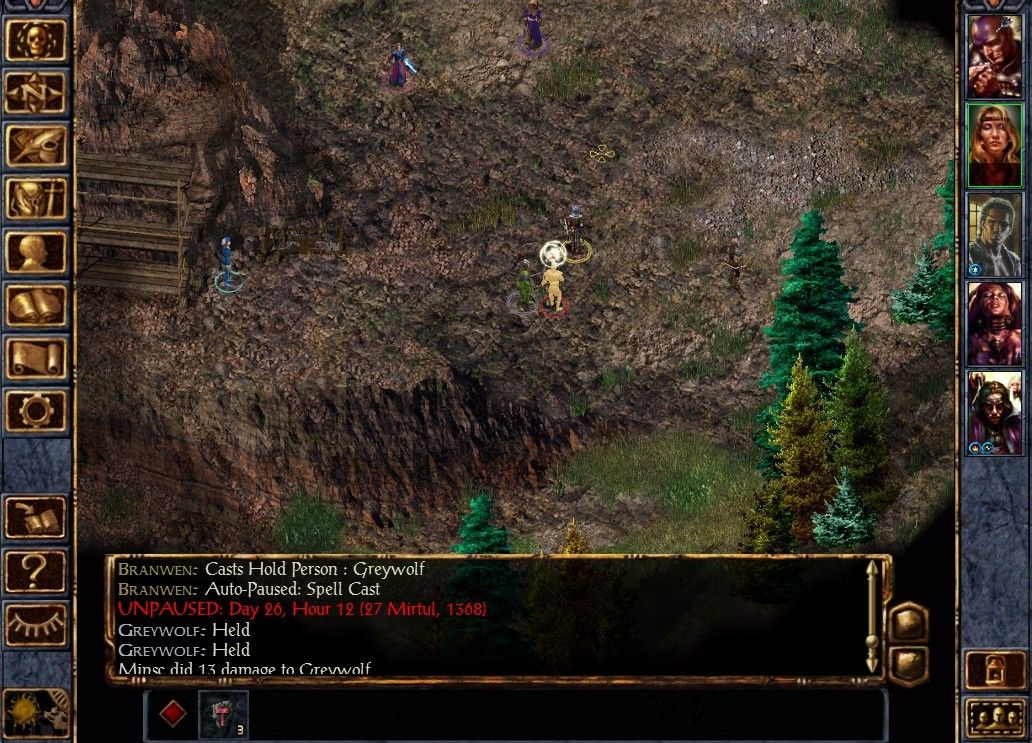Open help with the question mark button
Screen dimensions: 1032x743
pos(36,571)
